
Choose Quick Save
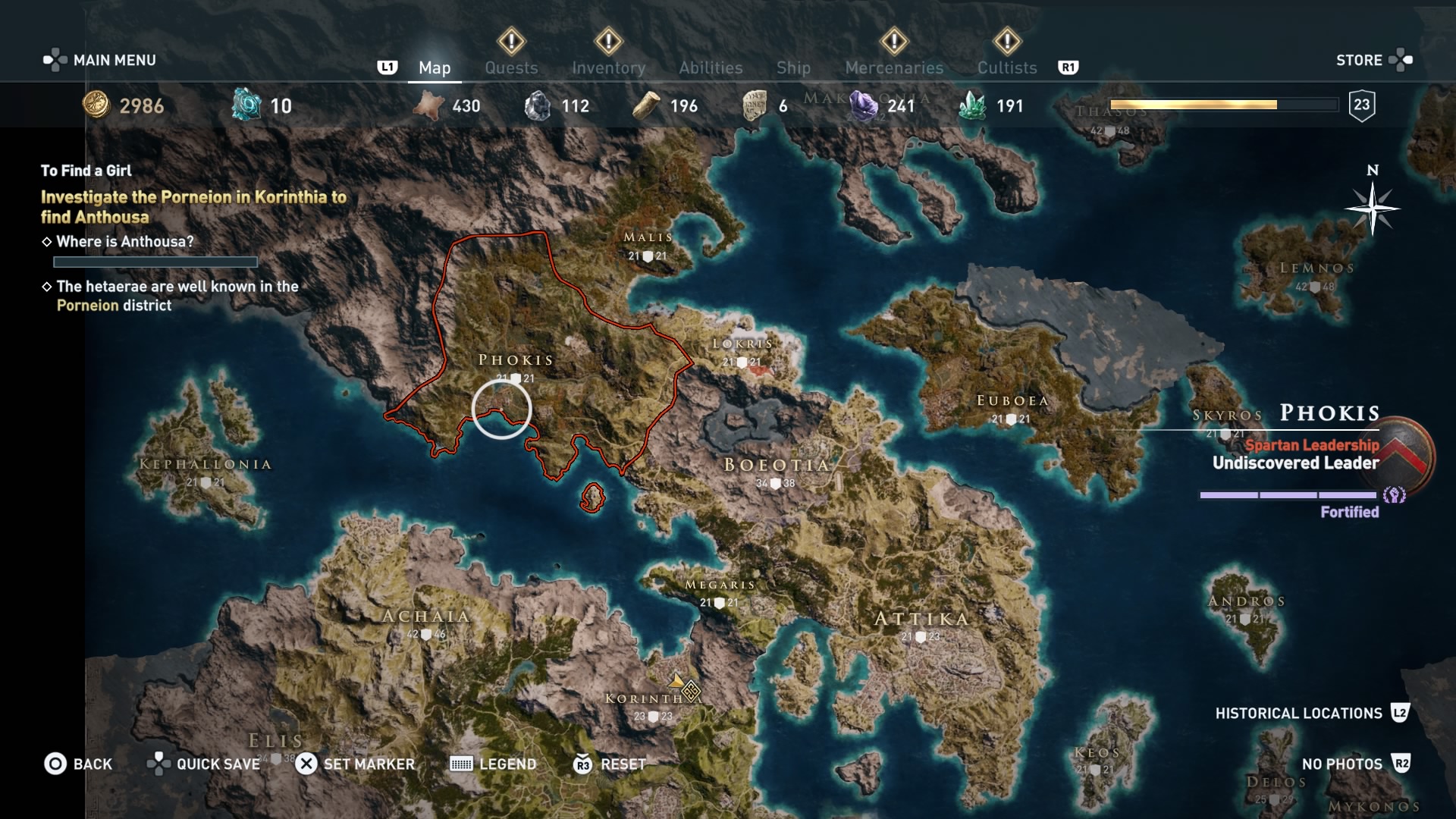tap(204, 764)
